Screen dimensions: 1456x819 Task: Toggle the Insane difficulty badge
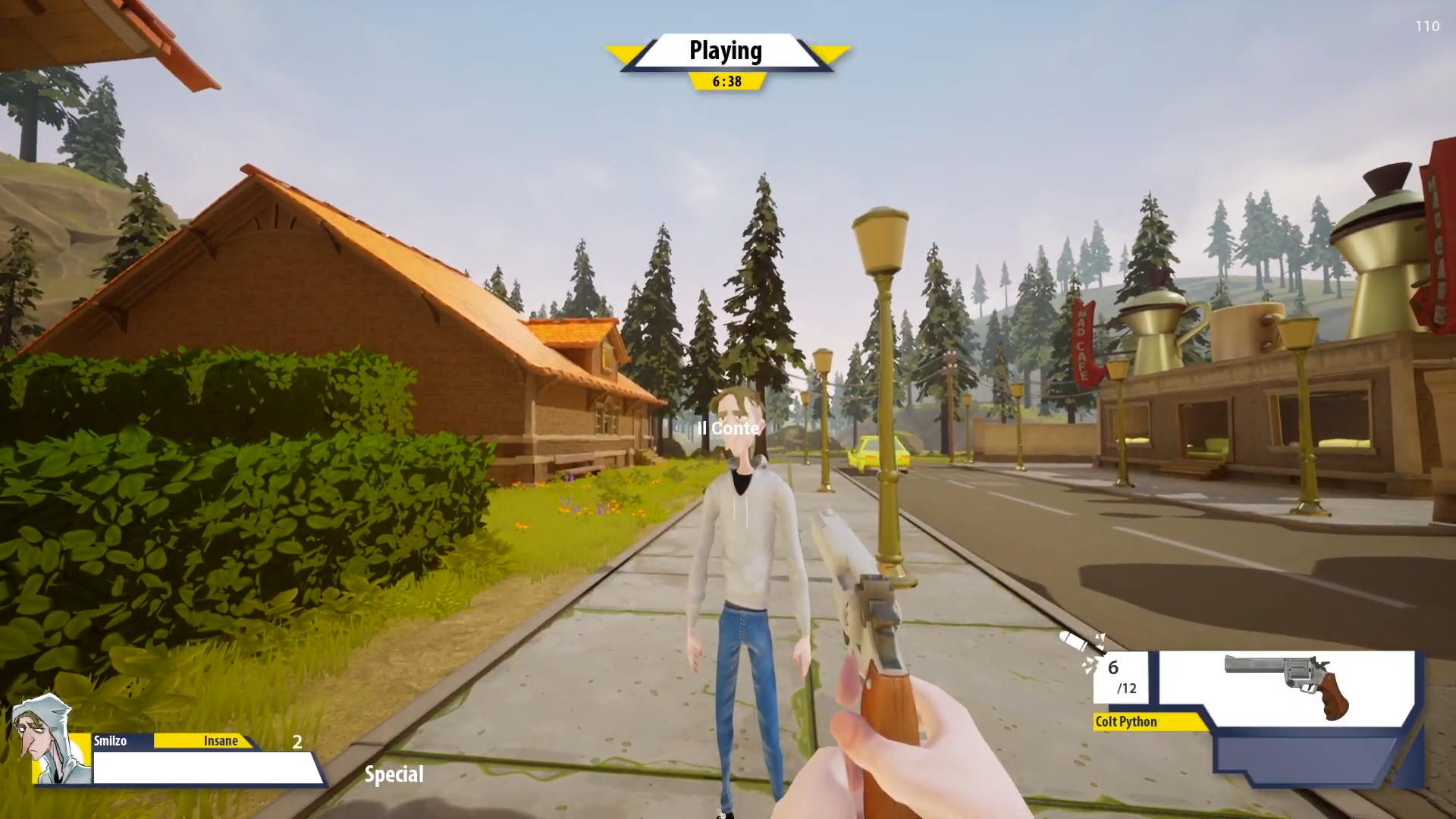(x=221, y=741)
